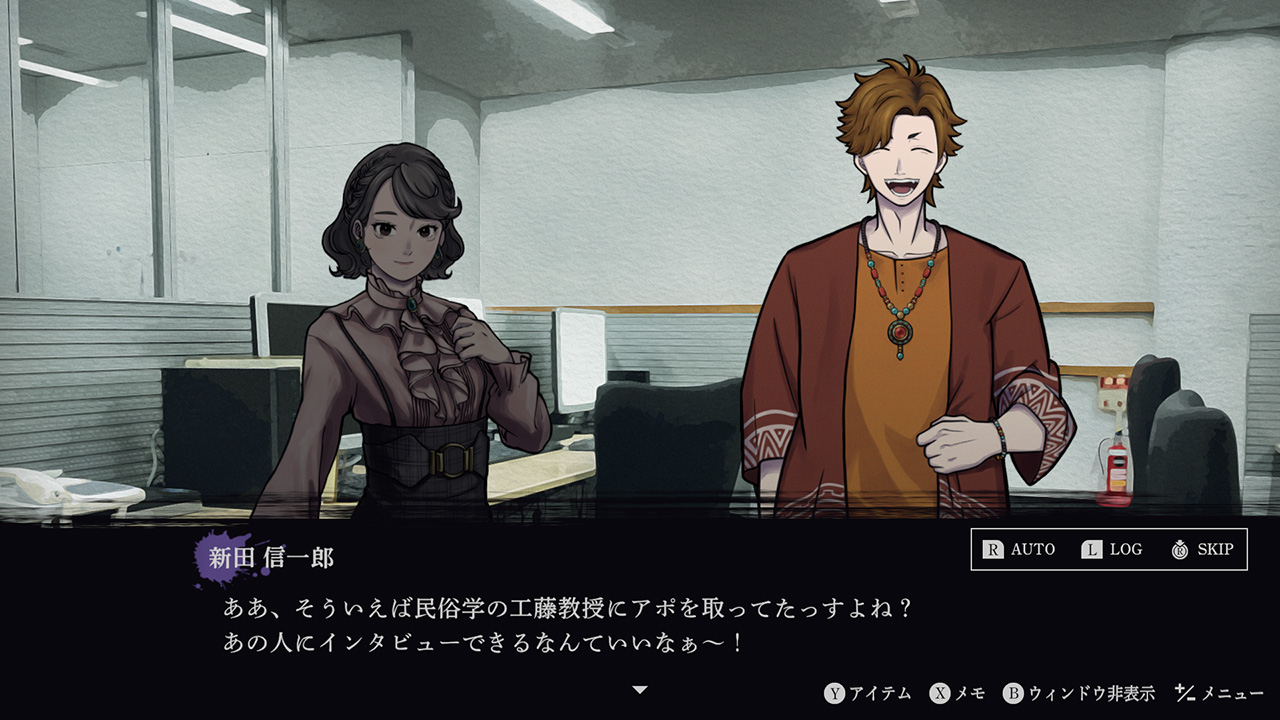Open the アイテム item list
Screen dimensions: 1280x720
click(x=868, y=693)
